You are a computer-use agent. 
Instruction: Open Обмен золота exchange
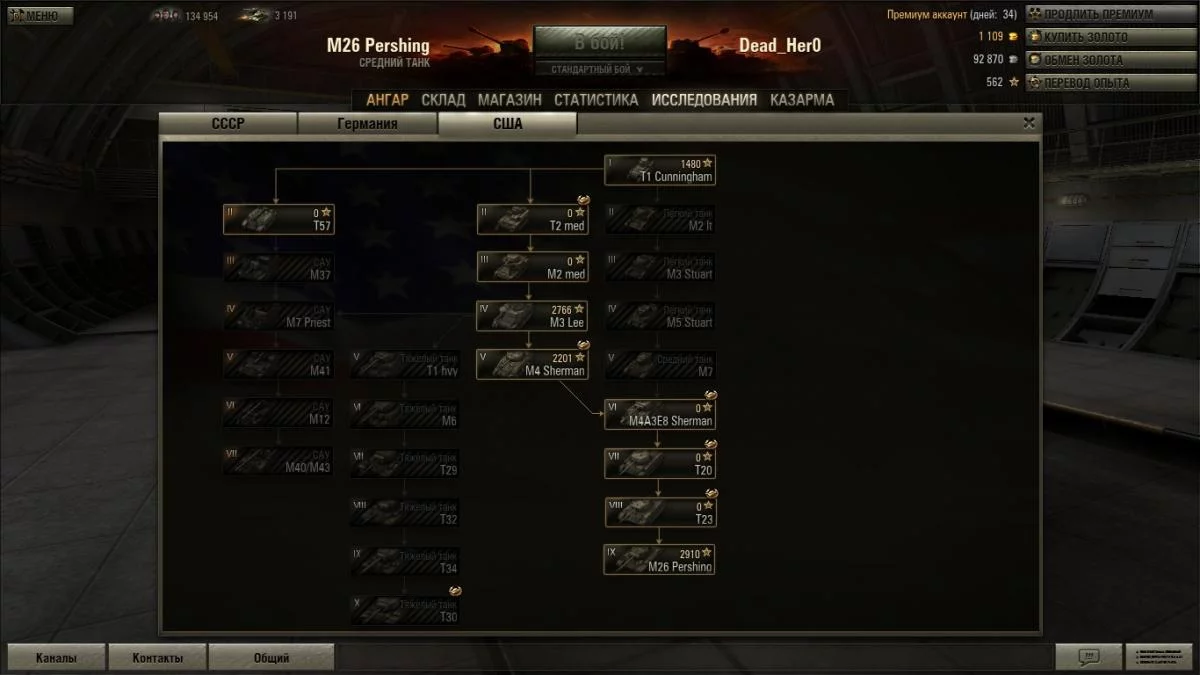[x=1097, y=60]
